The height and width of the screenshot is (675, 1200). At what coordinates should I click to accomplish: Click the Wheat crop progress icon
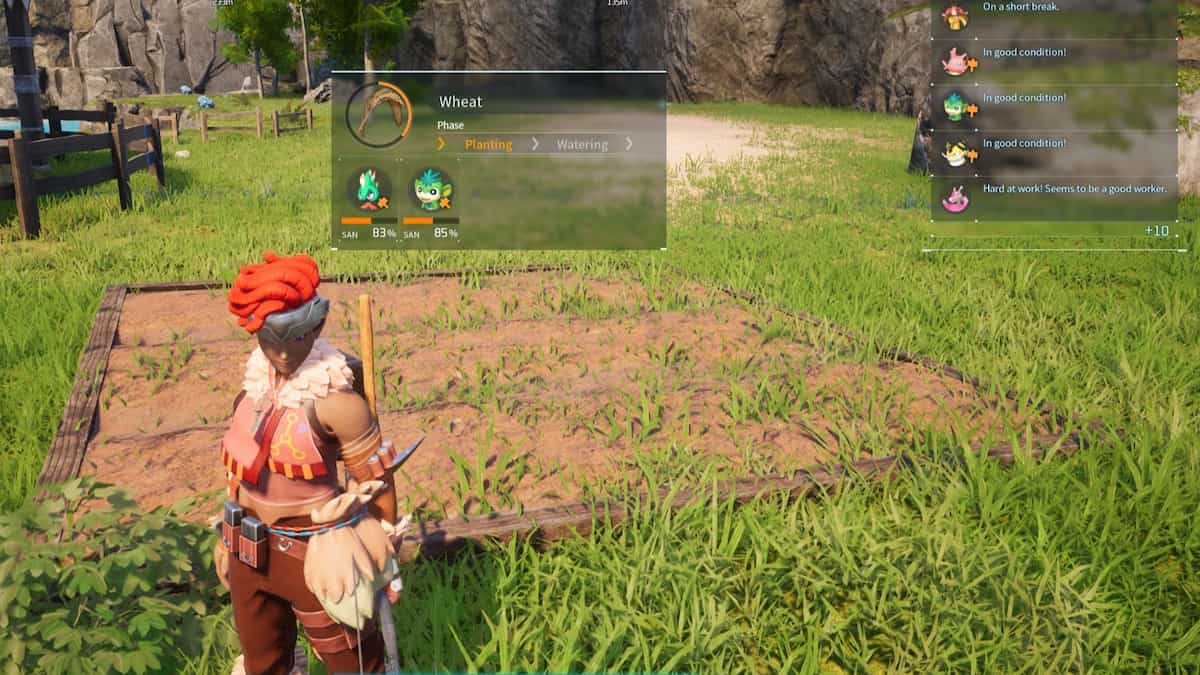click(378, 114)
